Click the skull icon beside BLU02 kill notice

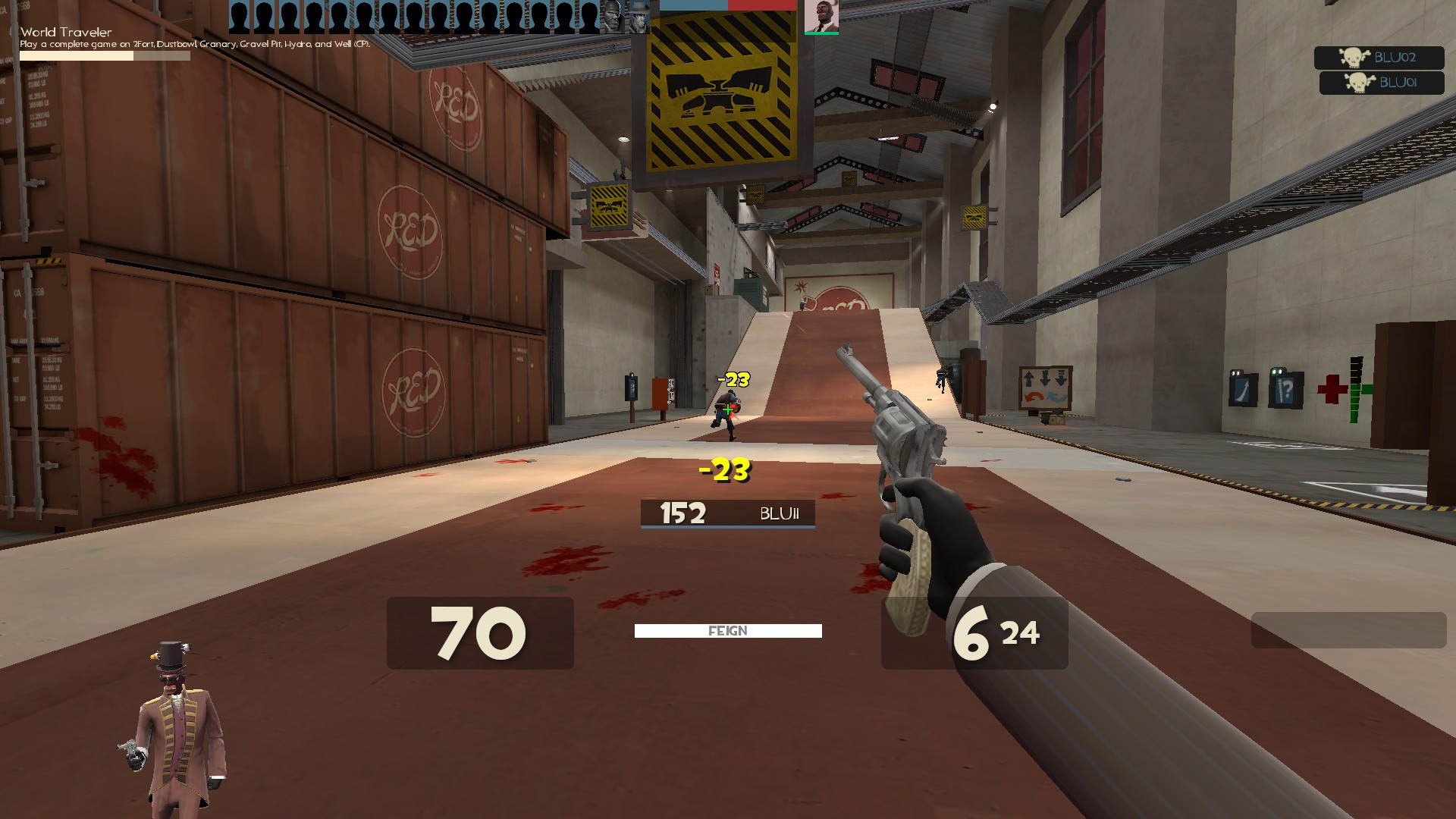tap(1353, 58)
